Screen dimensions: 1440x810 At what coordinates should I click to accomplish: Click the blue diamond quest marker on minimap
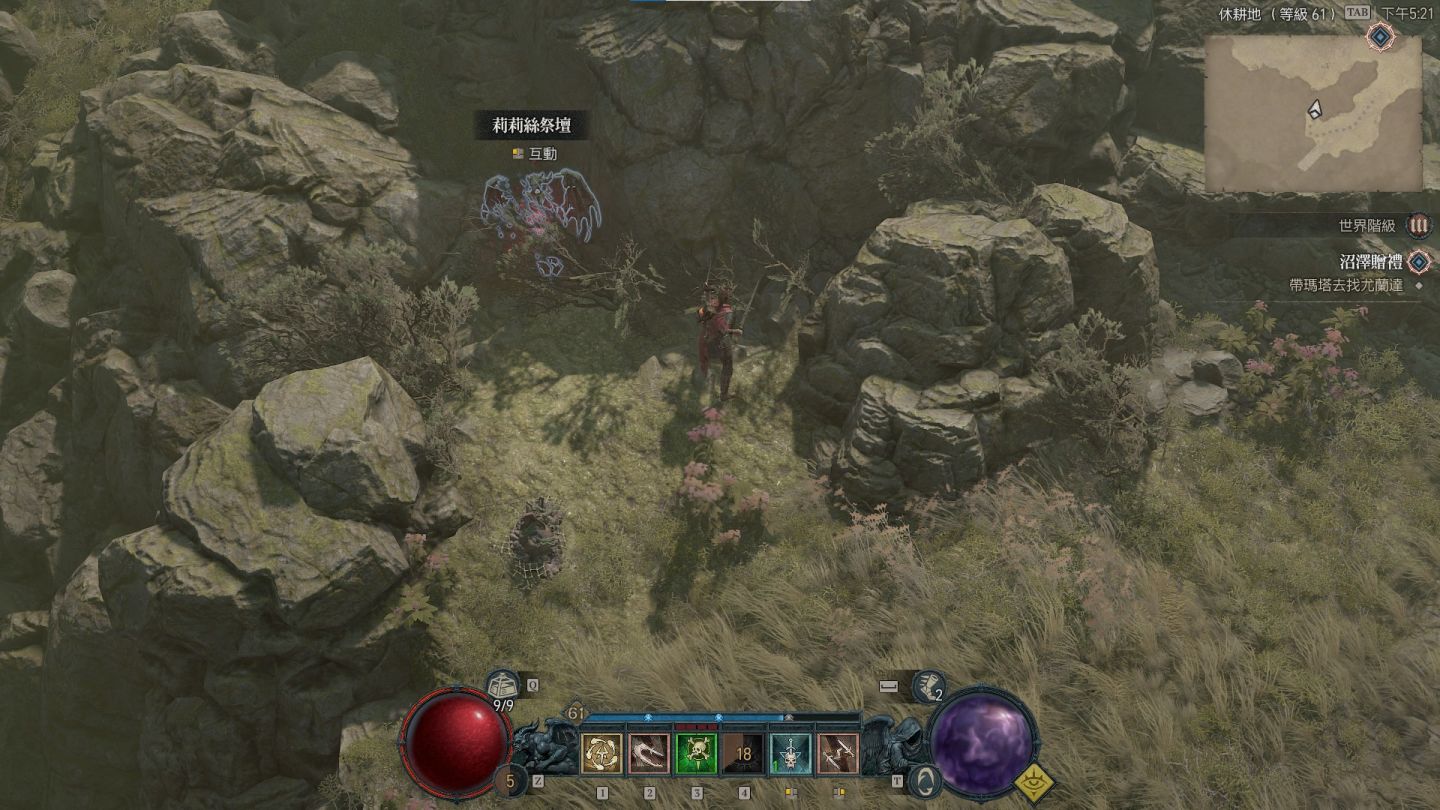pos(1381,38)
